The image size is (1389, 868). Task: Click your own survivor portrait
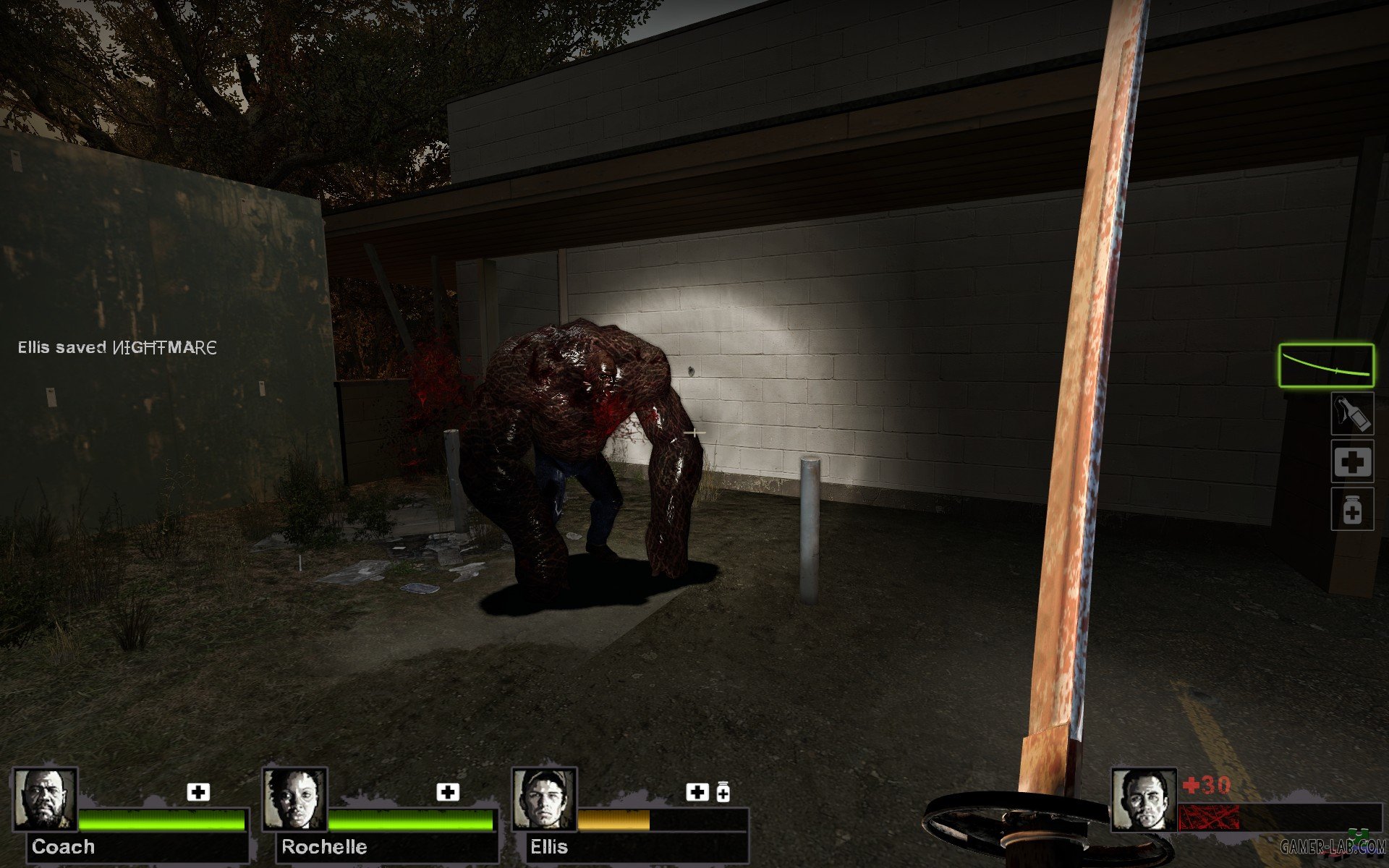1144,800
